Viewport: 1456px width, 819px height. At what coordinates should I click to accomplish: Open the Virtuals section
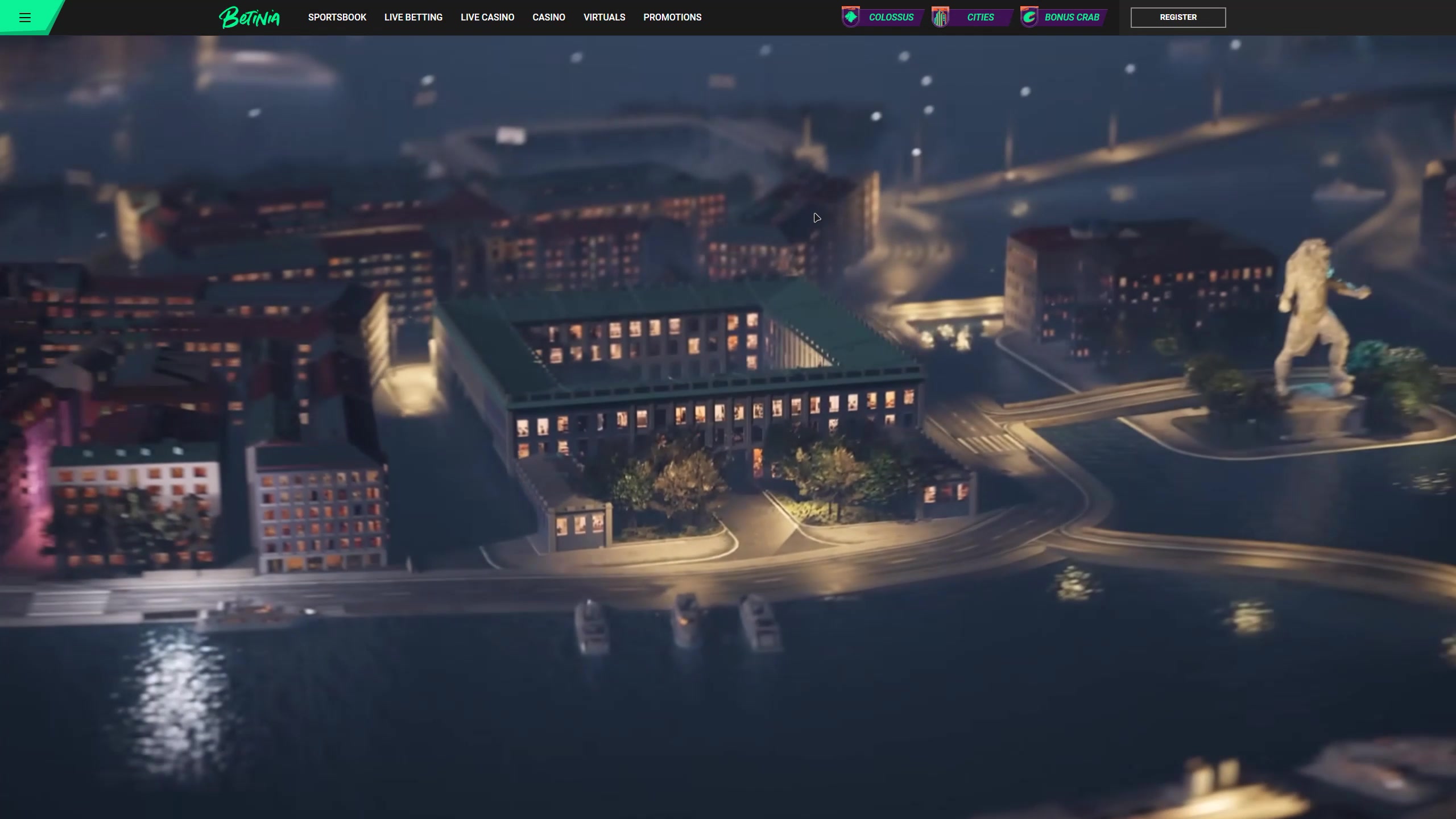(604, 18)
